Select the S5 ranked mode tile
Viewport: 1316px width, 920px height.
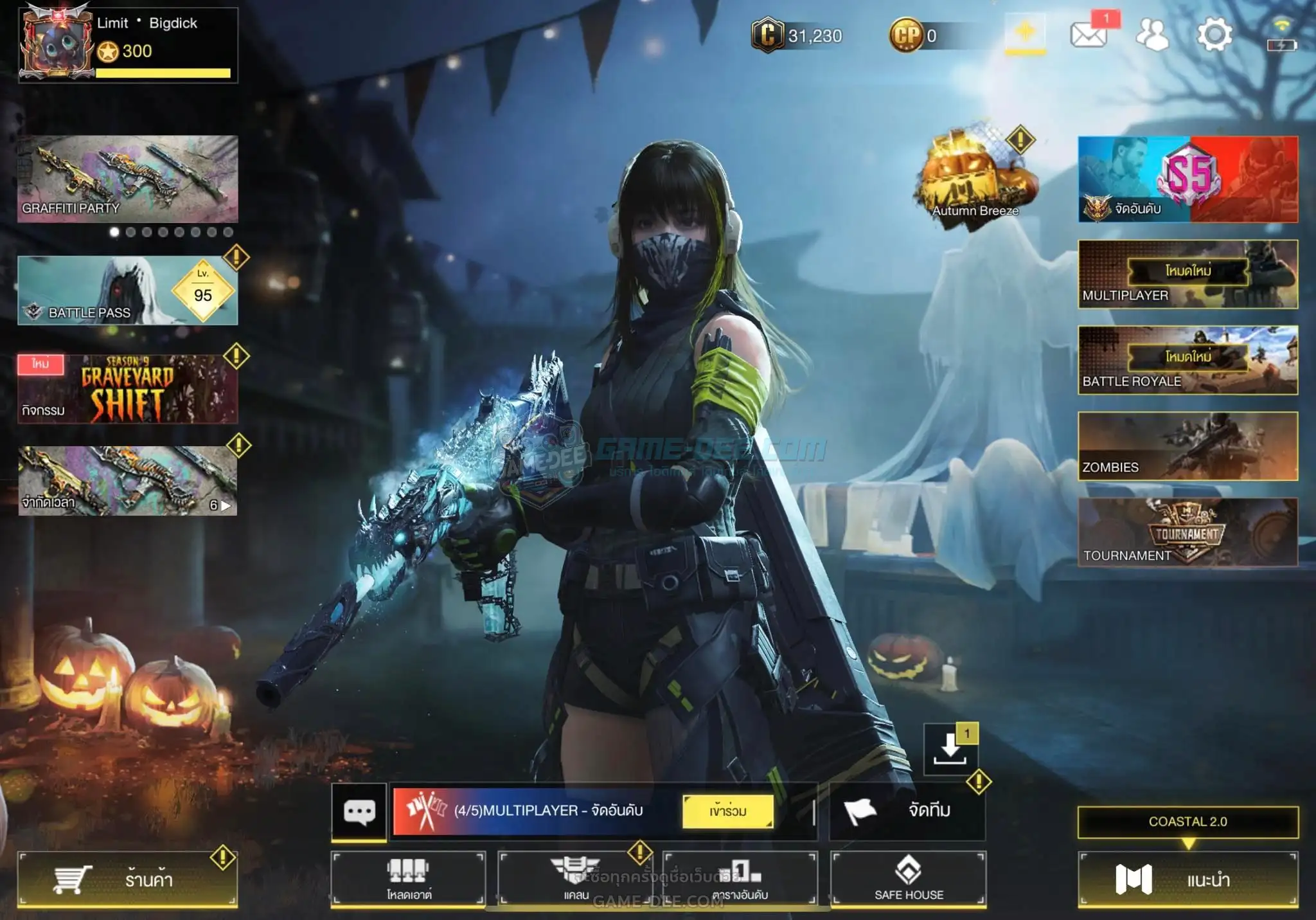coord(1187,179)
